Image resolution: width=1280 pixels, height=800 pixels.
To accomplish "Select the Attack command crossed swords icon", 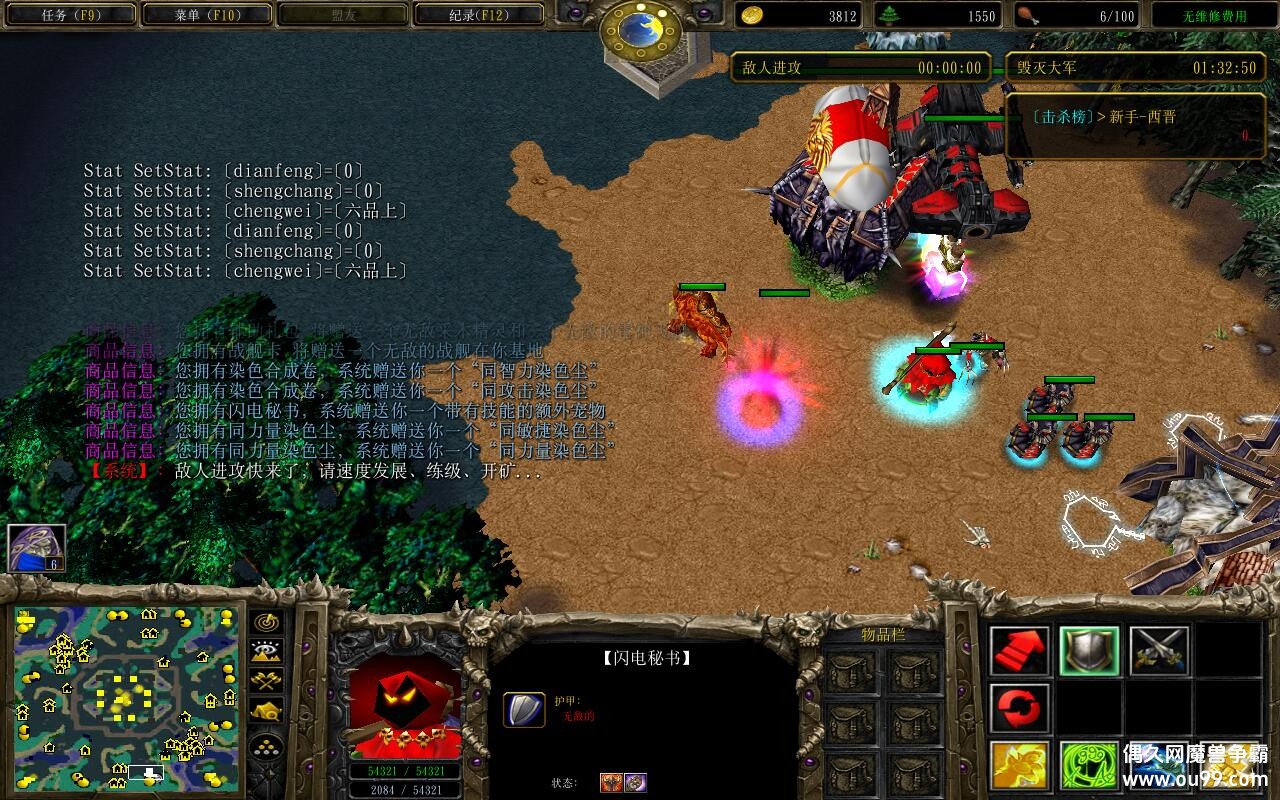I will pyautogui.click(x=1159, y=651).
